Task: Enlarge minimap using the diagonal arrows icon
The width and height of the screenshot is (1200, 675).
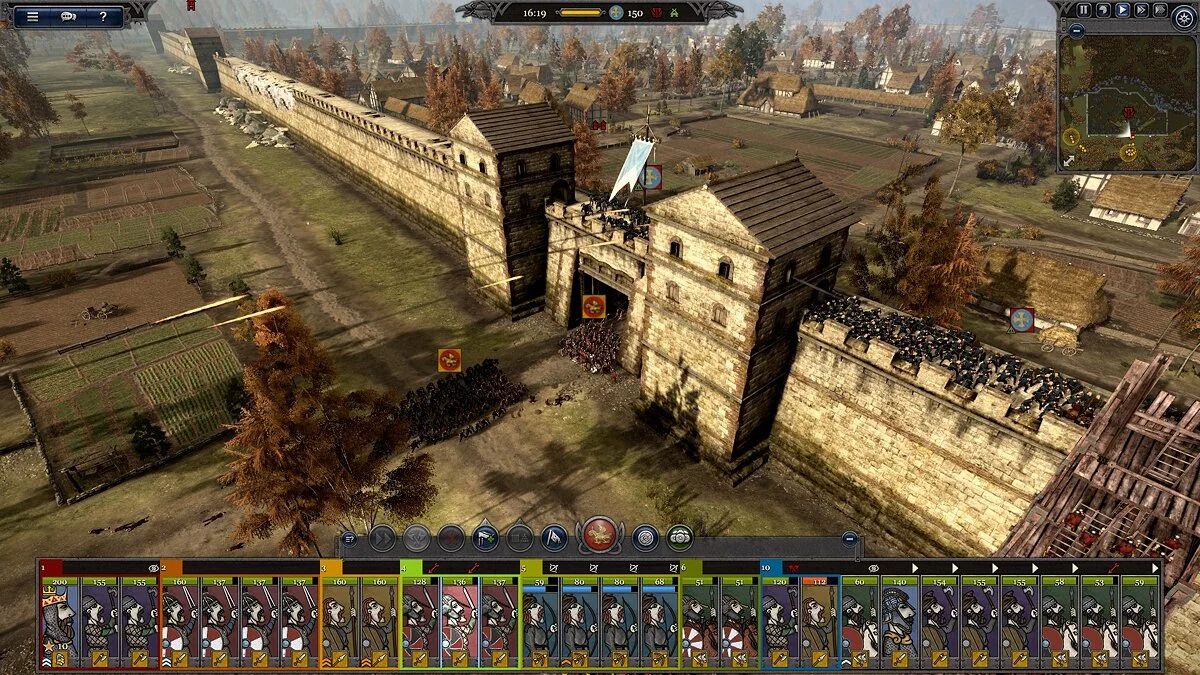Action: 1069,161
